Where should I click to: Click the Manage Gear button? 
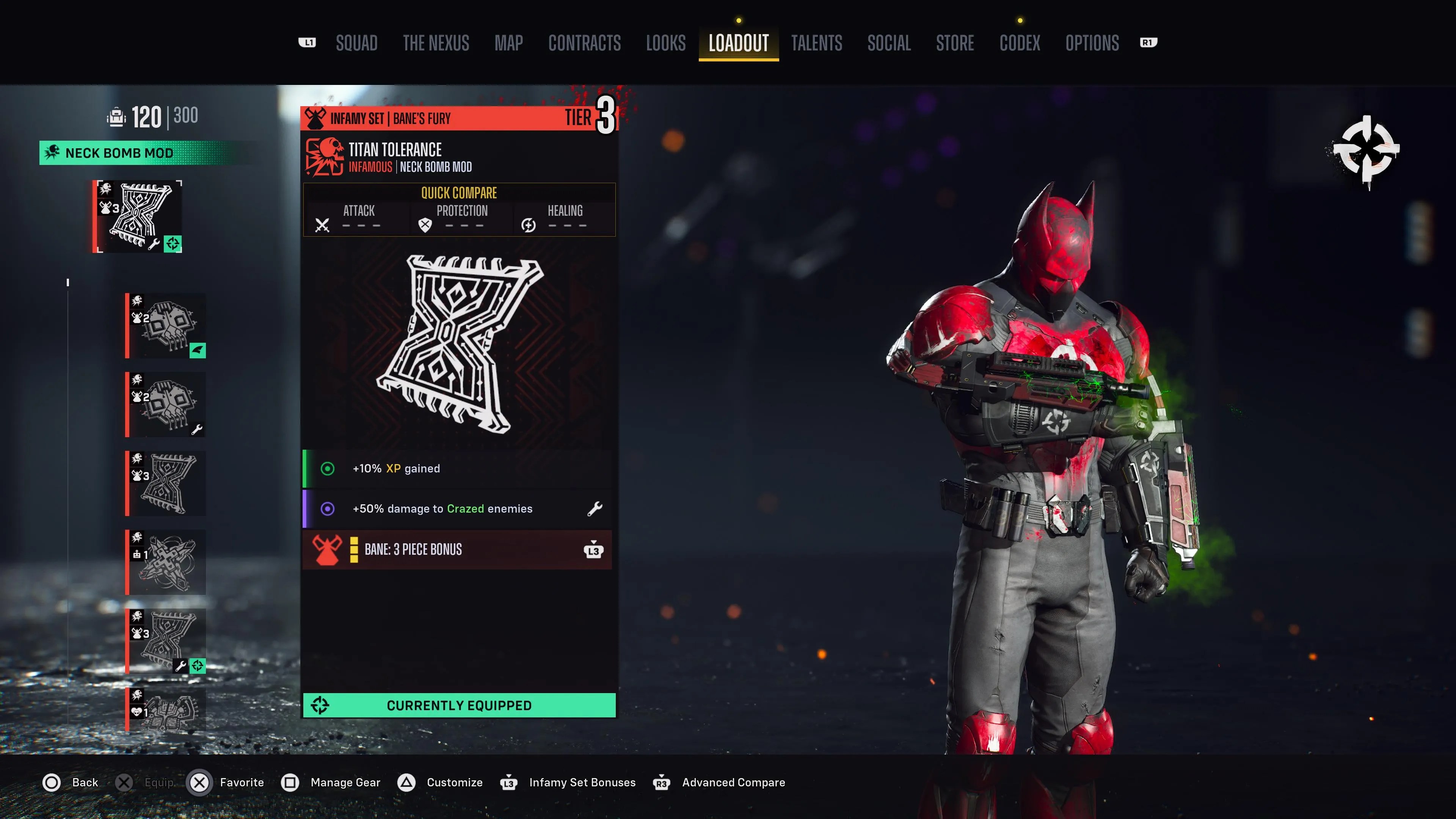click(x=345, y=782)
